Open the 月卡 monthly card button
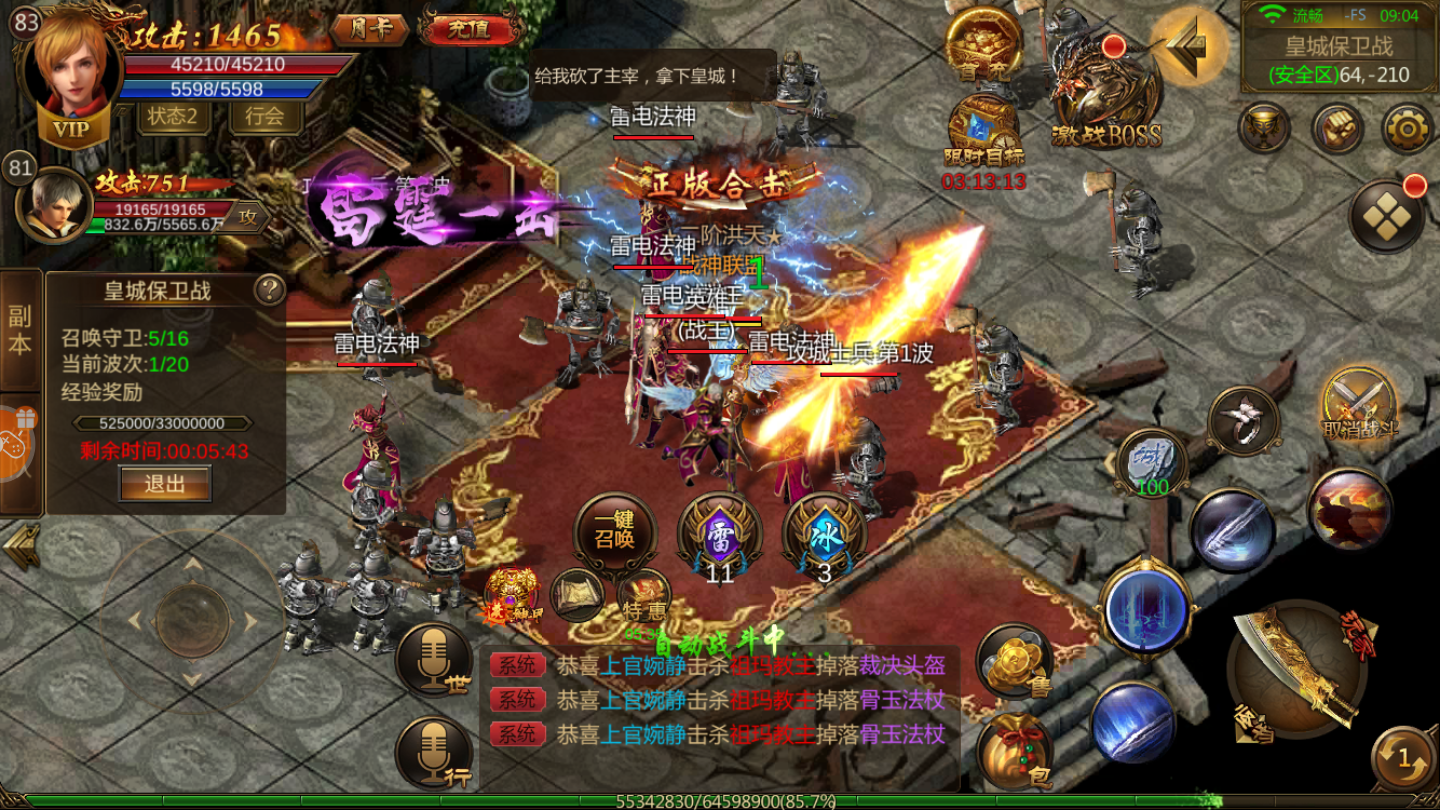1440x810 pixels. [372, 28]
